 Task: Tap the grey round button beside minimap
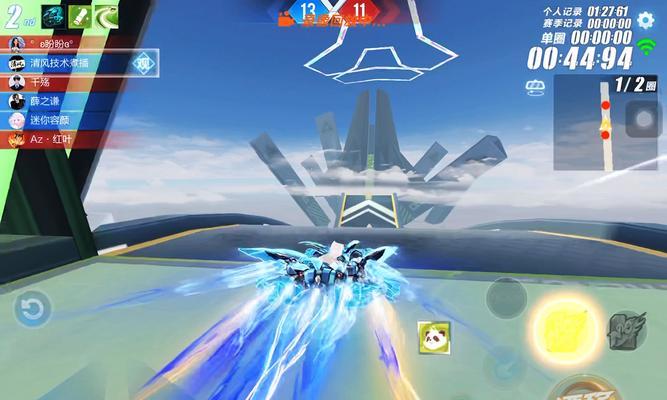(x=642, y=117)
